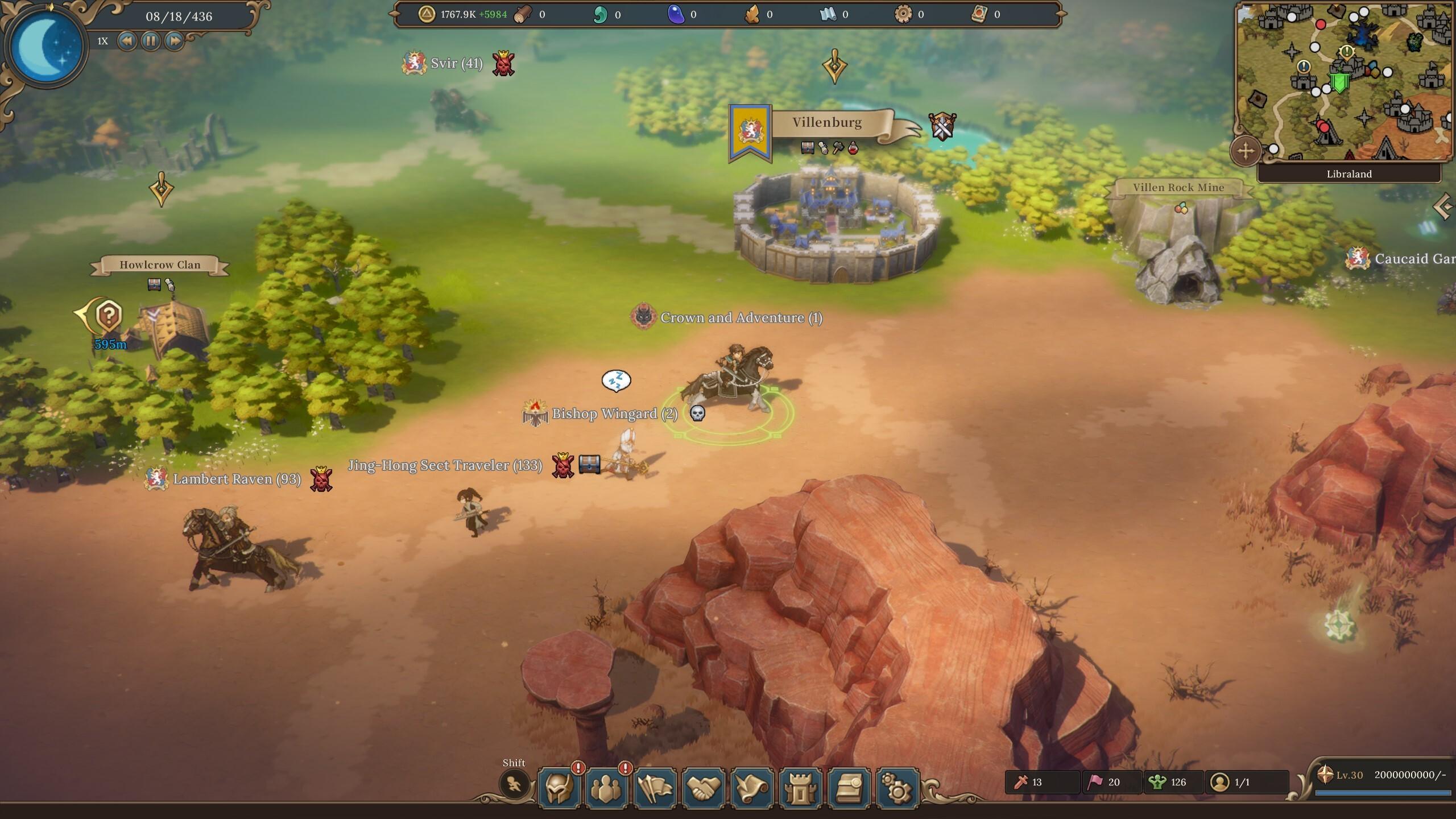Open the party members panel

tap(606, 788)
